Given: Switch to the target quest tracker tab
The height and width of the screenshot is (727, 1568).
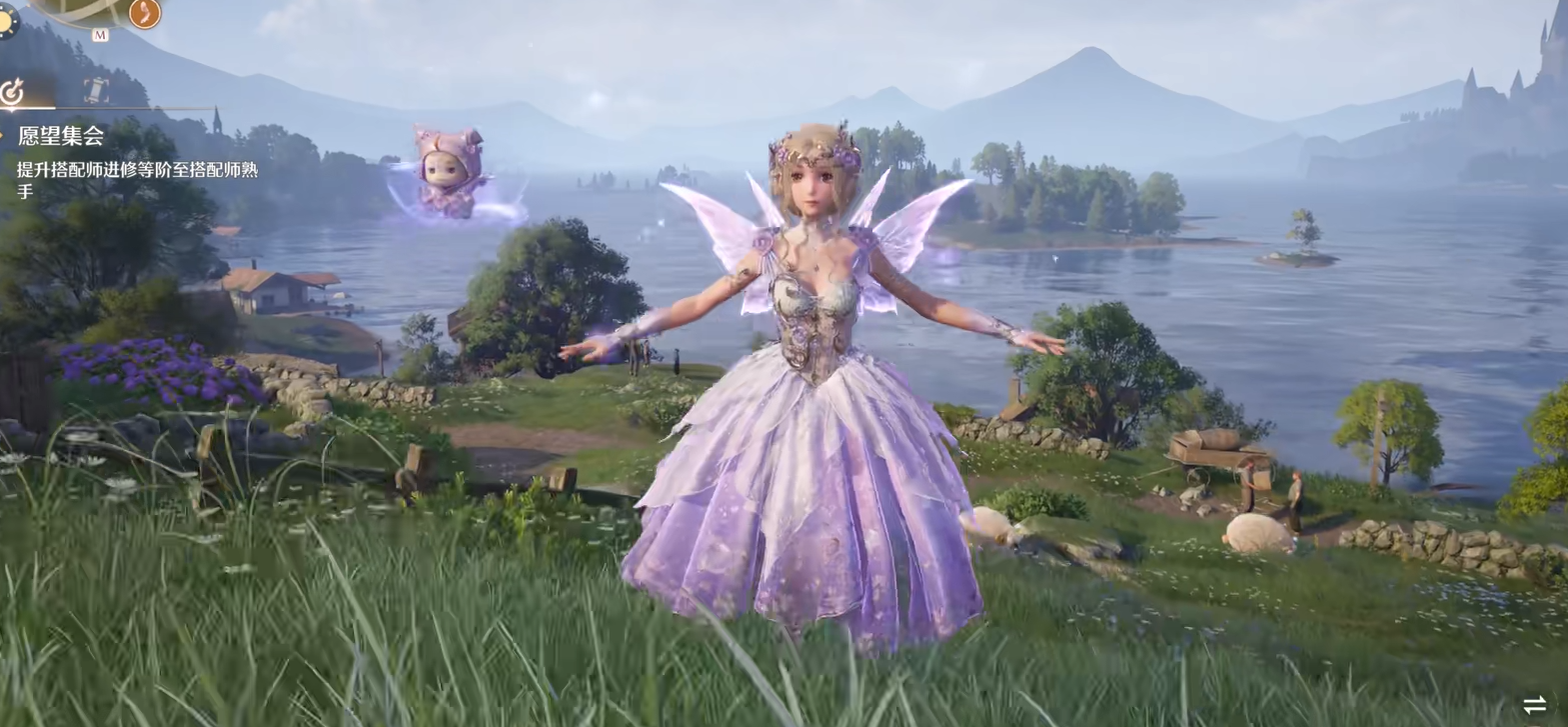Looking at the screenshot, I should 13,92.
